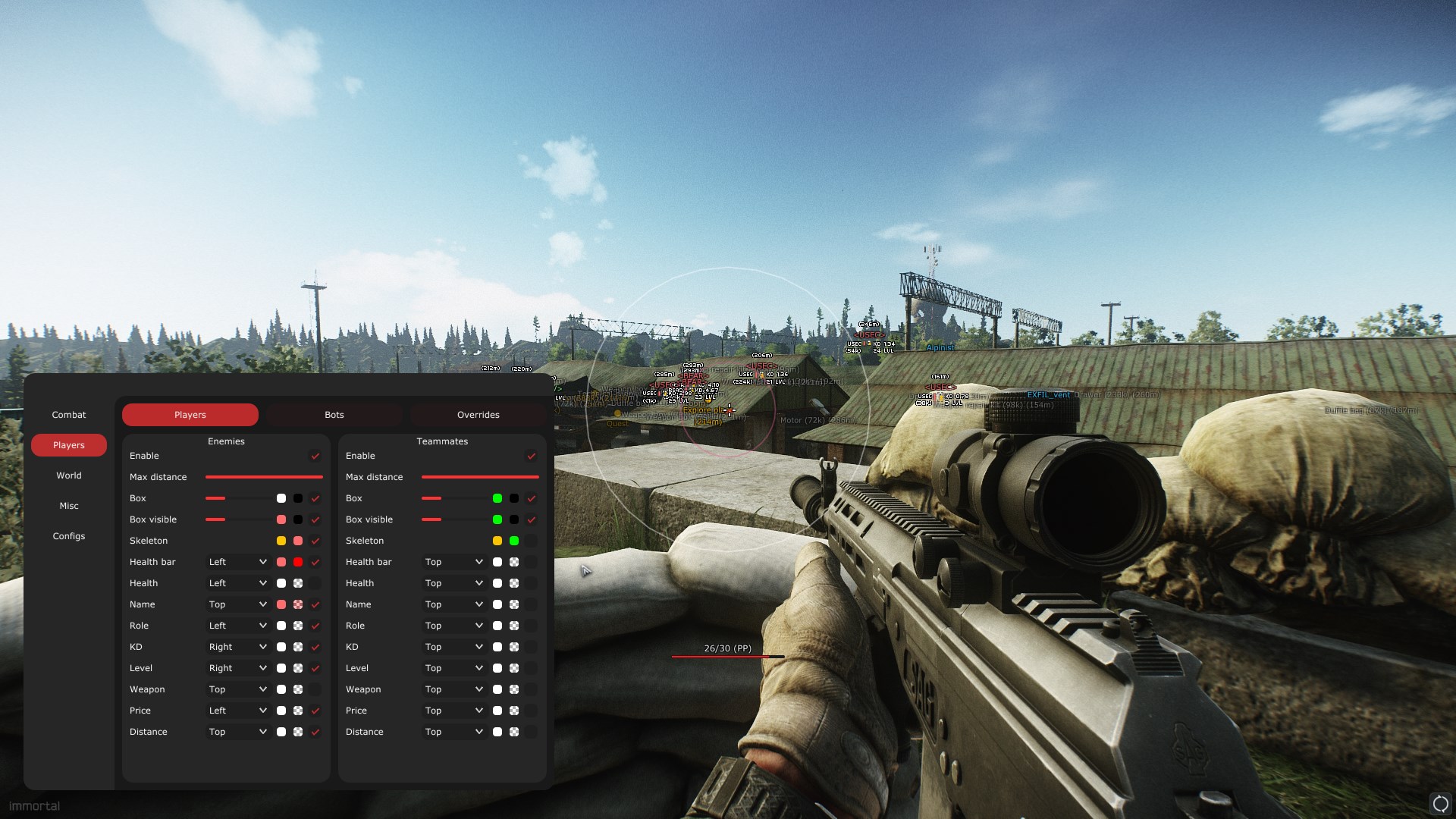
Task: Open the Misc sidebar section
Action: (69, 506)
